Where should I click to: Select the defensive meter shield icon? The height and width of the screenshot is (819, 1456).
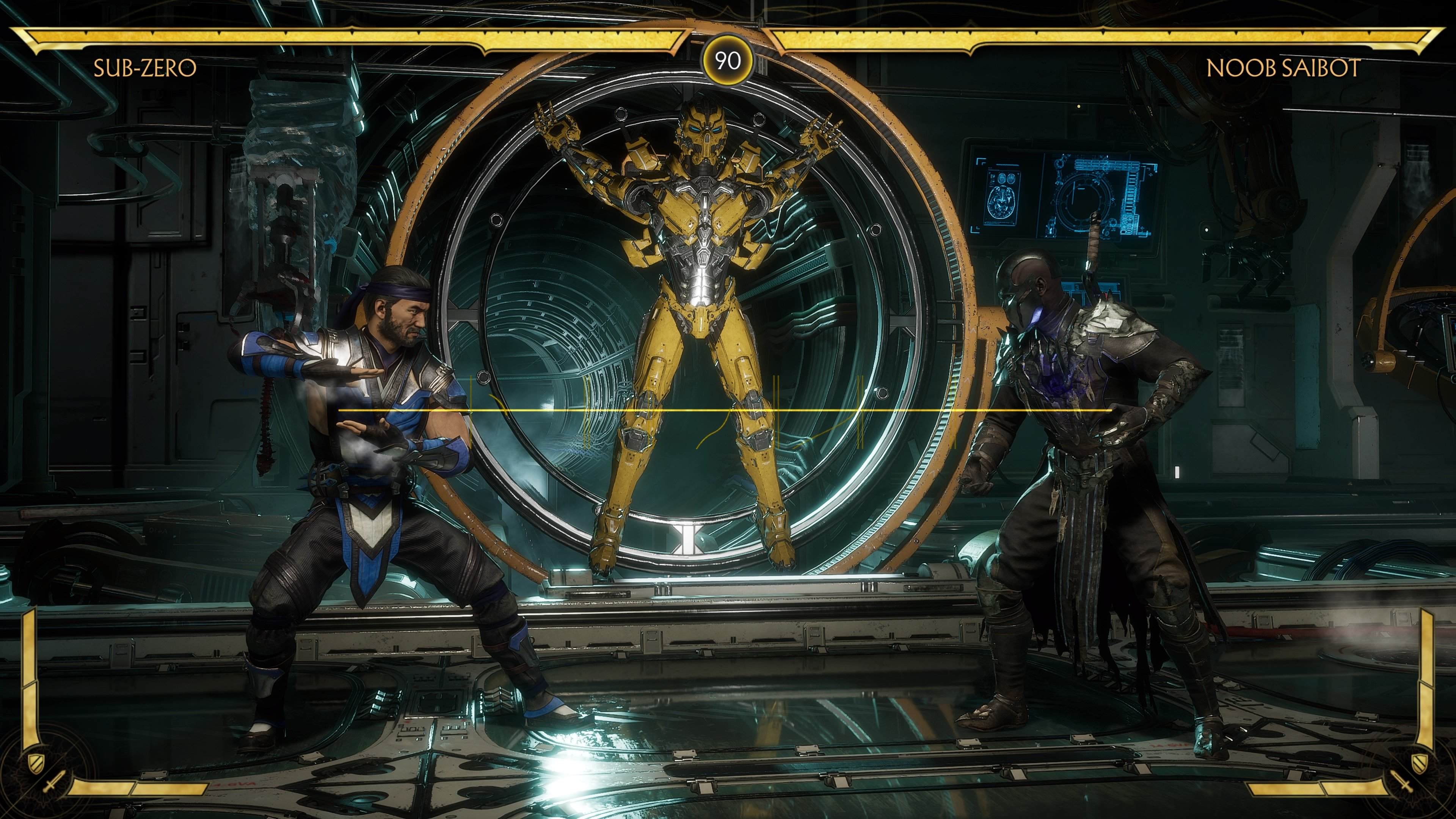36,765
